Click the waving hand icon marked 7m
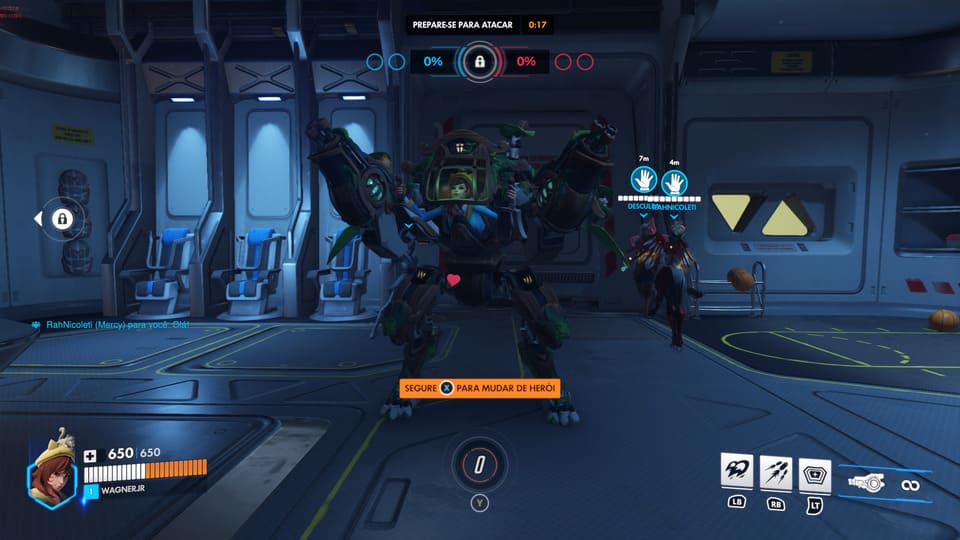The height and width of the screenshot is (540, 960). point(643,181)
